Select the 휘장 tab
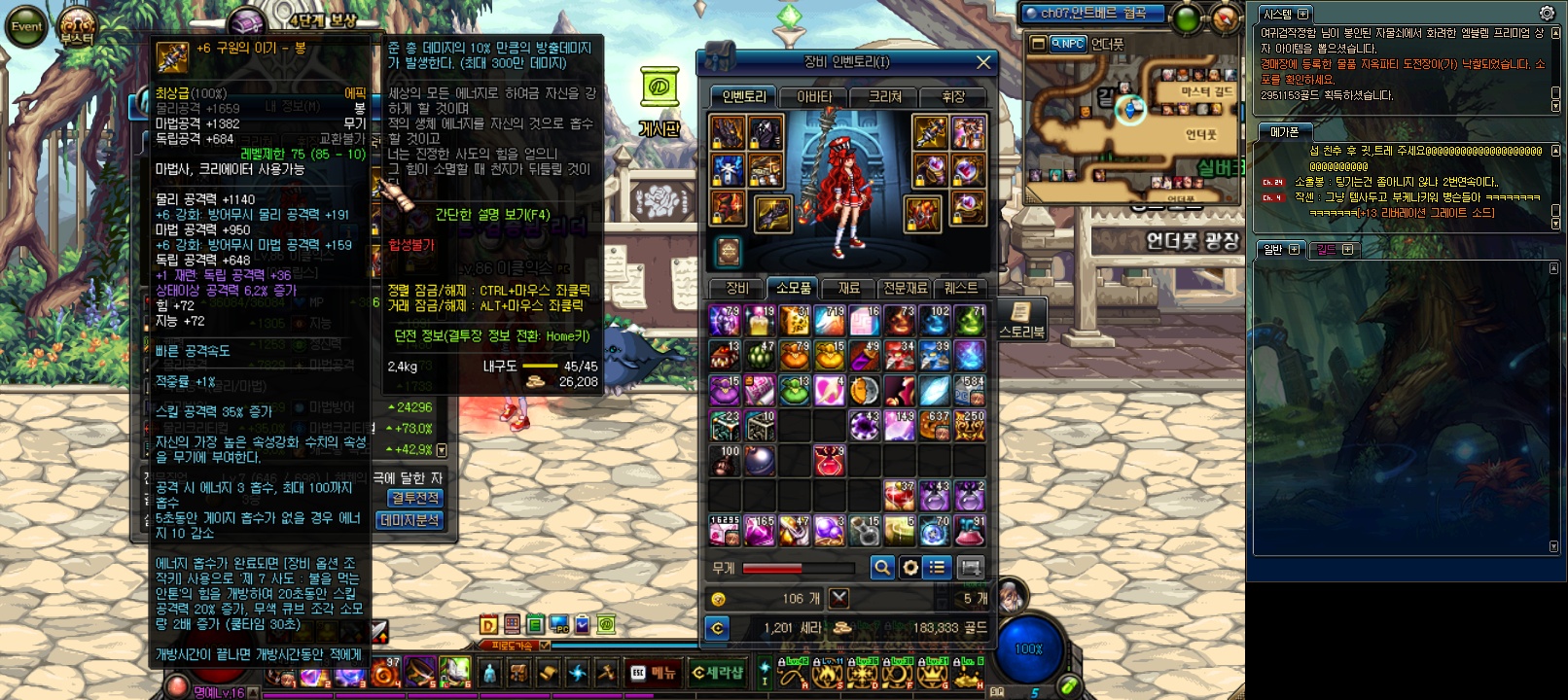Image resolution: width=1568 pixels, height=700 pixels. (953, 96)
